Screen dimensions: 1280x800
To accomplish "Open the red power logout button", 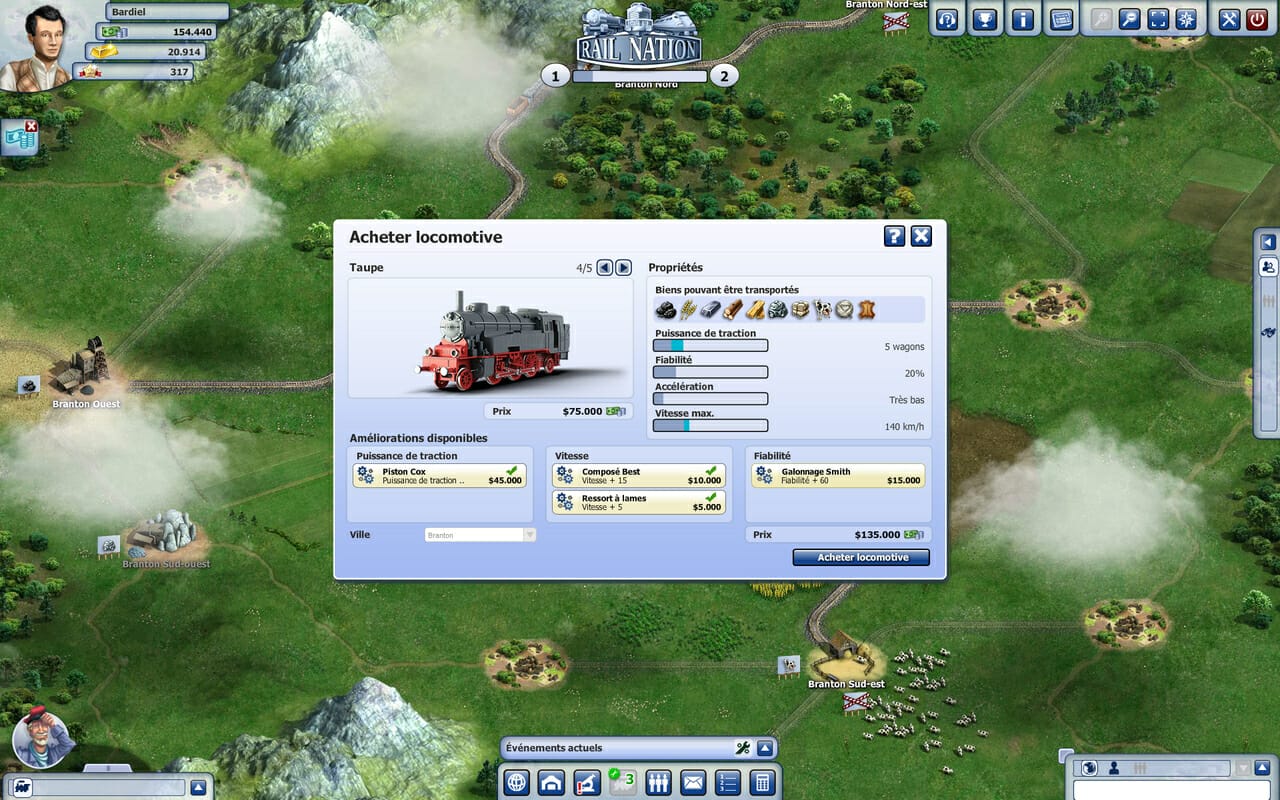I will (x=1257, y=19).
